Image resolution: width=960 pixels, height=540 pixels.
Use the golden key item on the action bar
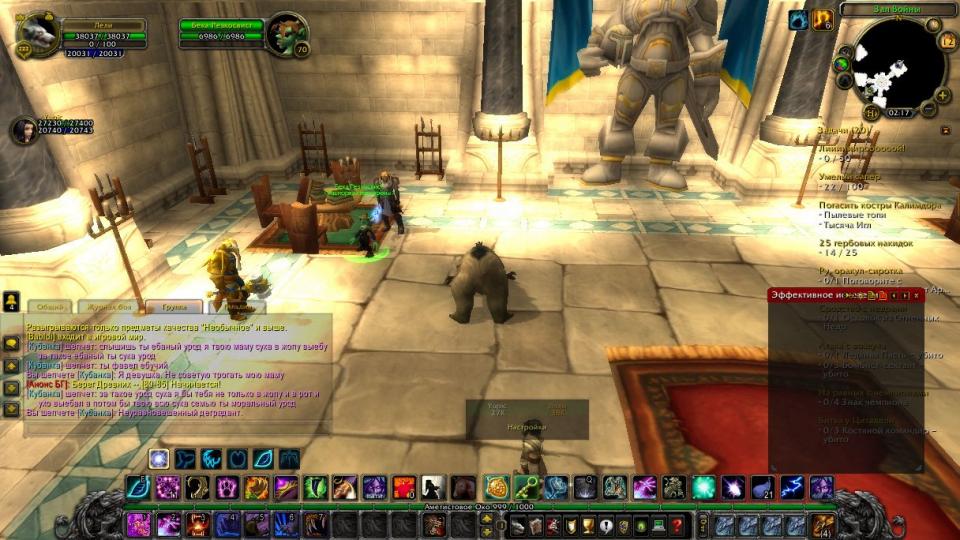point(526,488)
